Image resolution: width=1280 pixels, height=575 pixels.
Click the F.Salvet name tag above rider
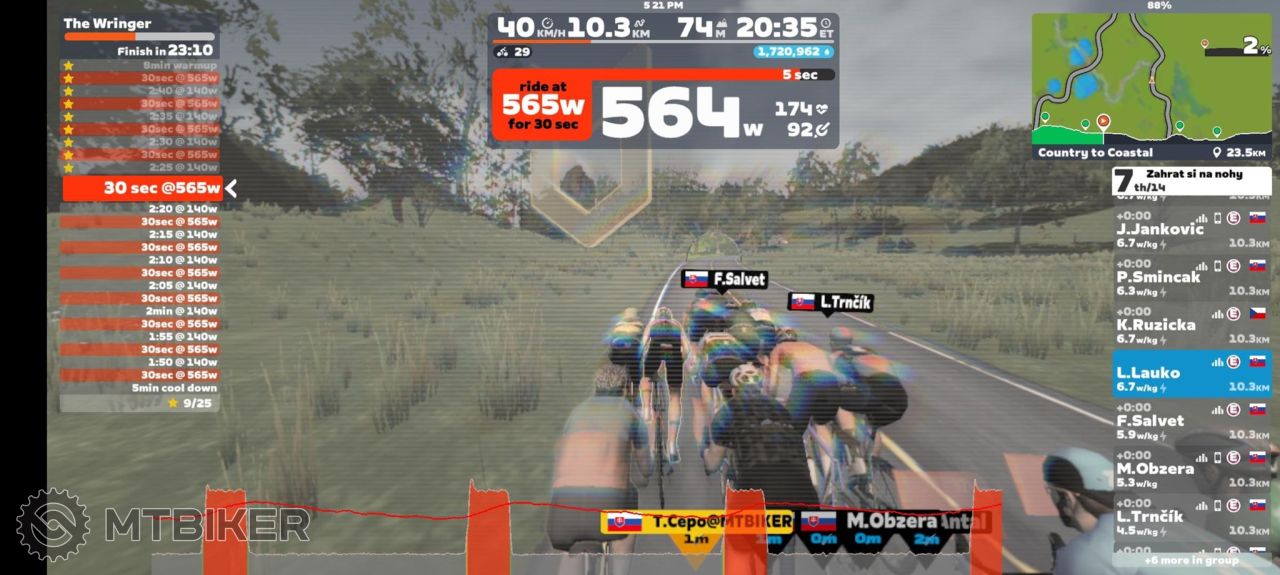coord(724,280)
